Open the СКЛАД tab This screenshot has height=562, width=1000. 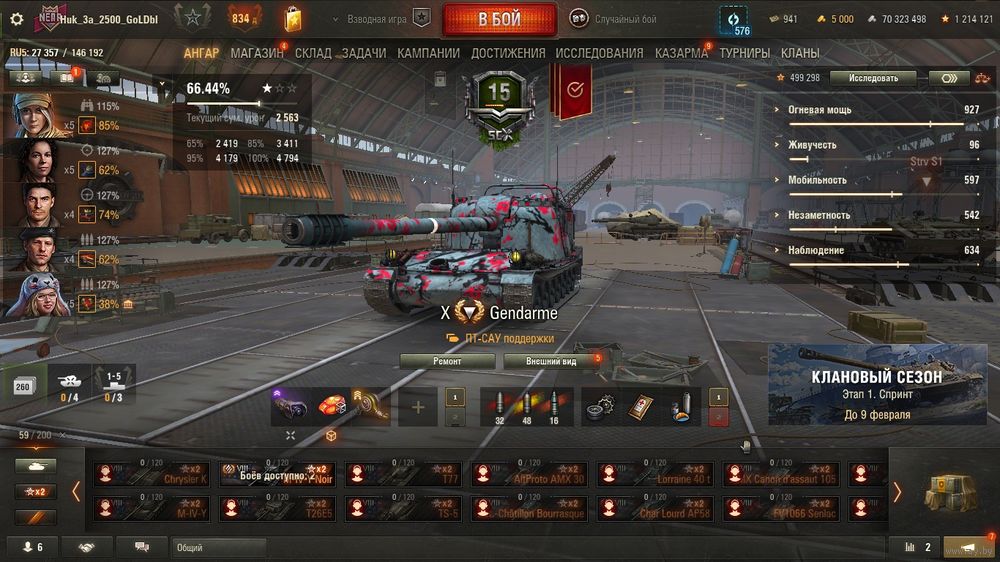point(313,53)
